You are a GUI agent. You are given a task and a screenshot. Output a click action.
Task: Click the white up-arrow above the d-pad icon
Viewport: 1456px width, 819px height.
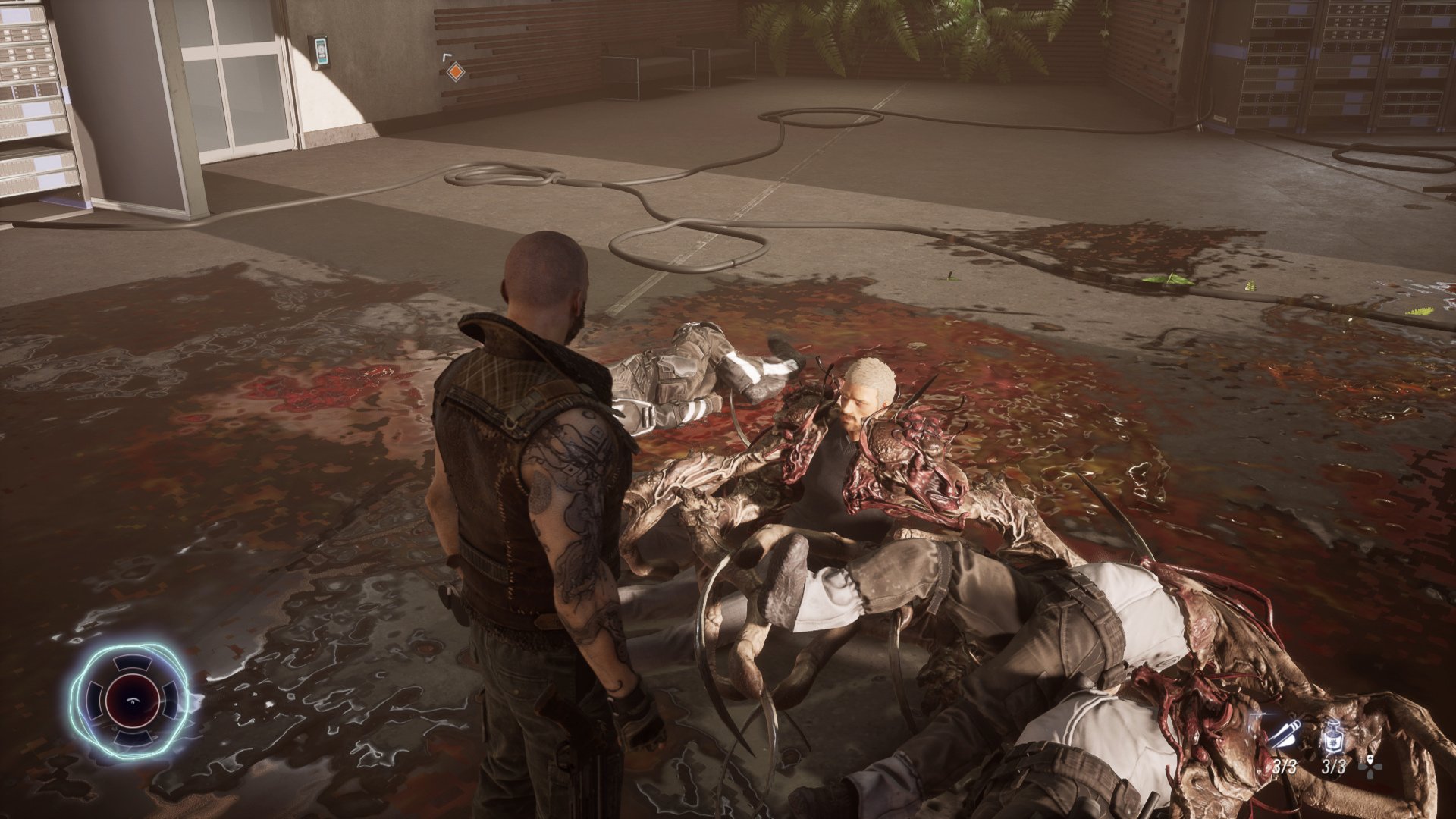[x=1370, y=759]
